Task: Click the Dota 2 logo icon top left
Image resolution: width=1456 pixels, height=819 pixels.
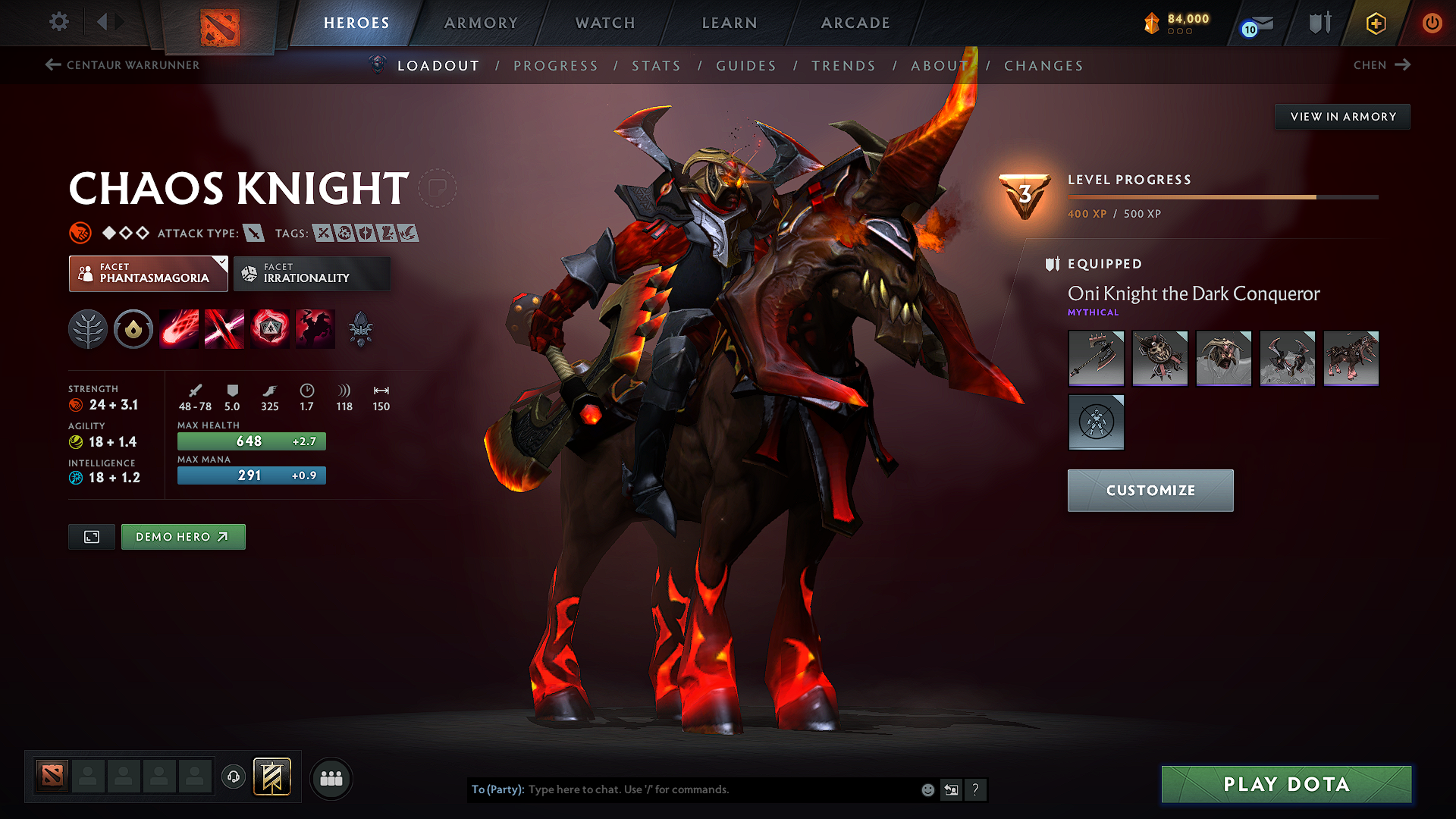Action: click(x=219, y=23)
